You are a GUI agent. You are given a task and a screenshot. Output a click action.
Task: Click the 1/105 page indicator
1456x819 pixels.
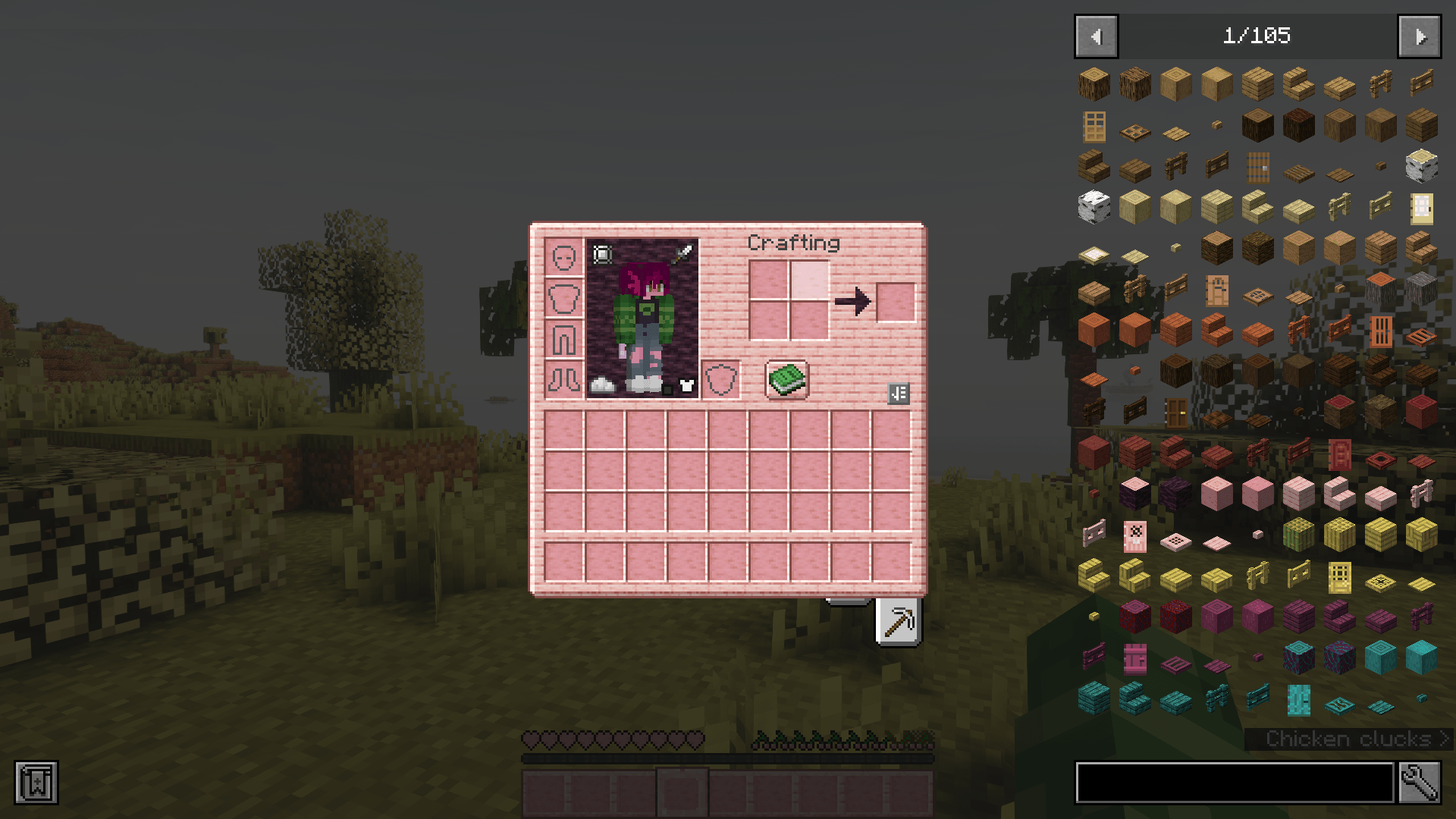1259,35
